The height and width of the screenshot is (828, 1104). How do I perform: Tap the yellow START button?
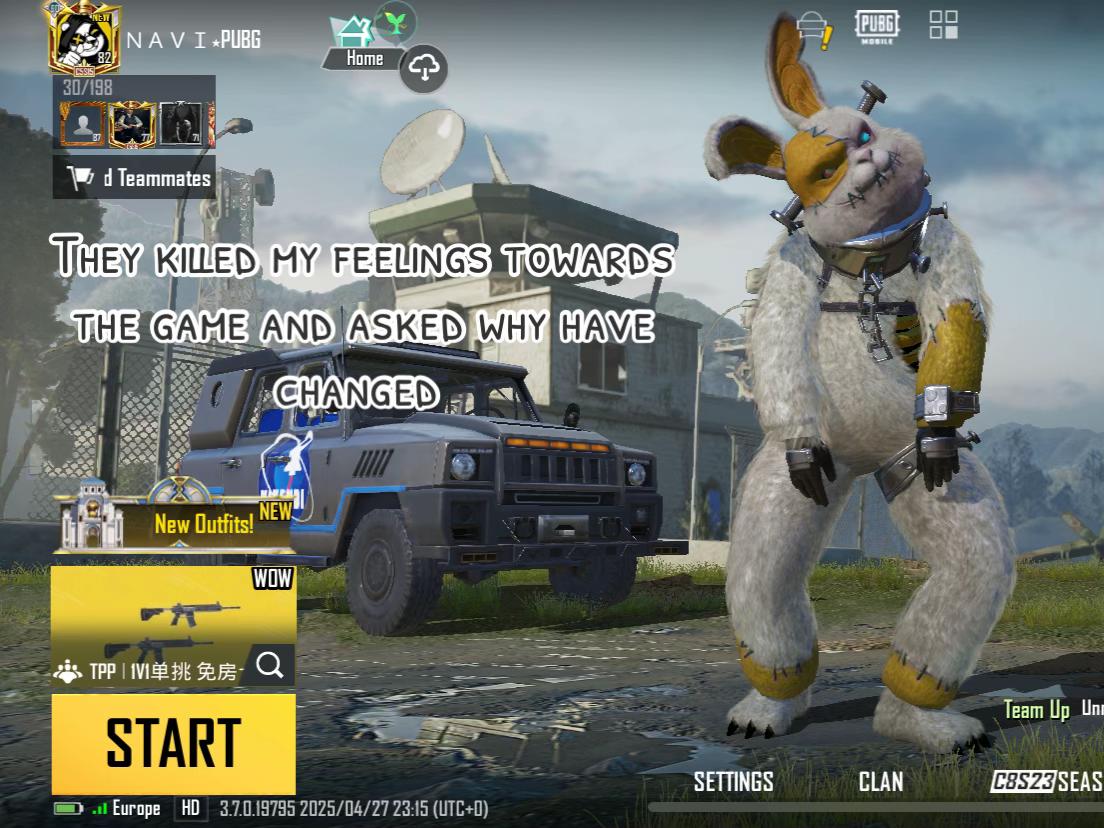173,743
